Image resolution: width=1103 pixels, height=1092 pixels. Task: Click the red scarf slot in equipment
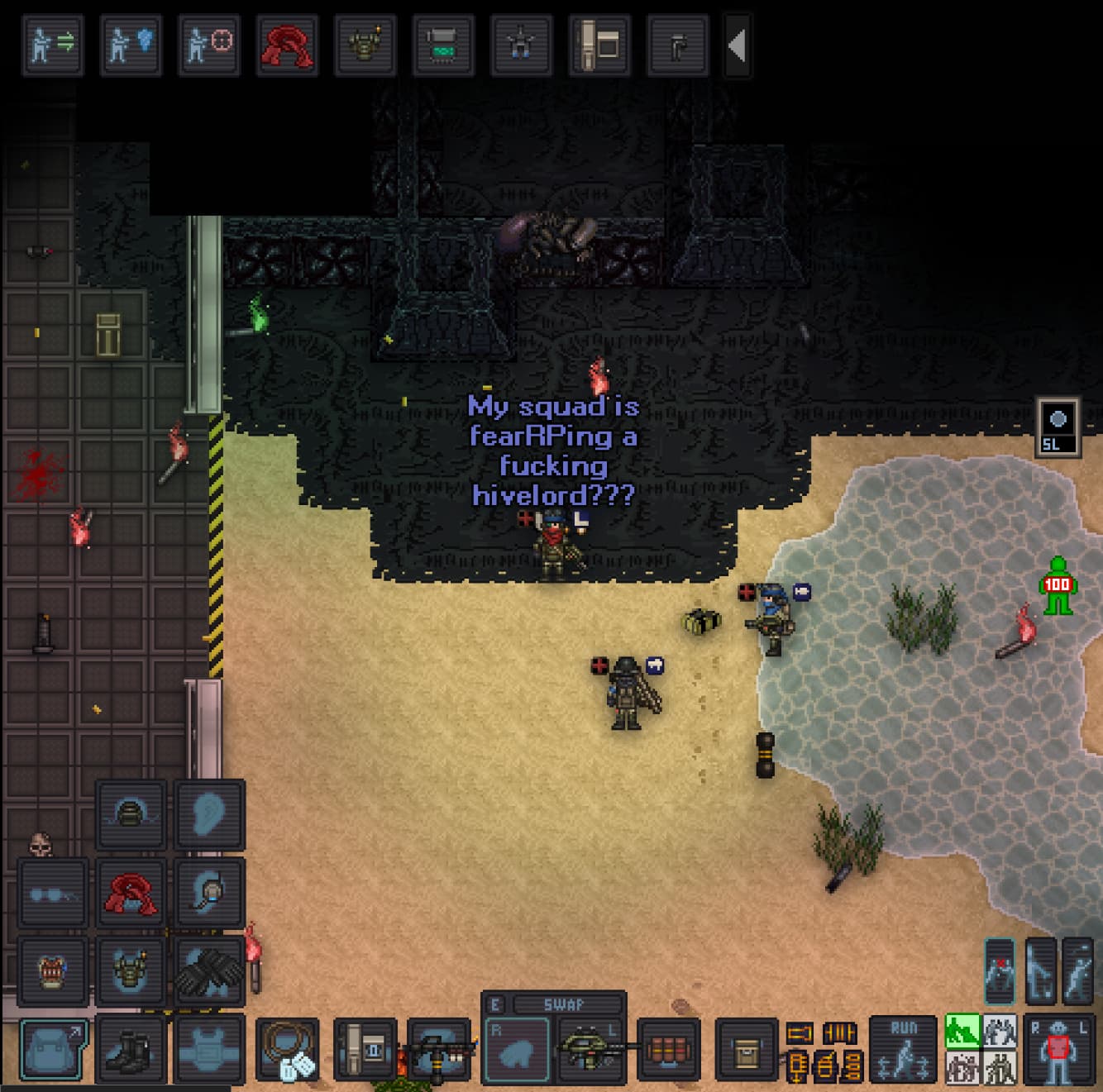pos(131,893)
